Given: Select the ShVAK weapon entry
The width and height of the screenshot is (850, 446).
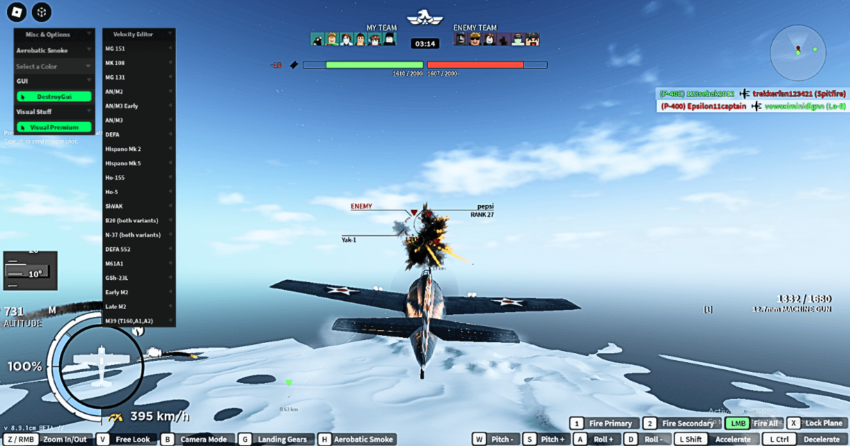Looking at the screenshot, I should point(139,205).
